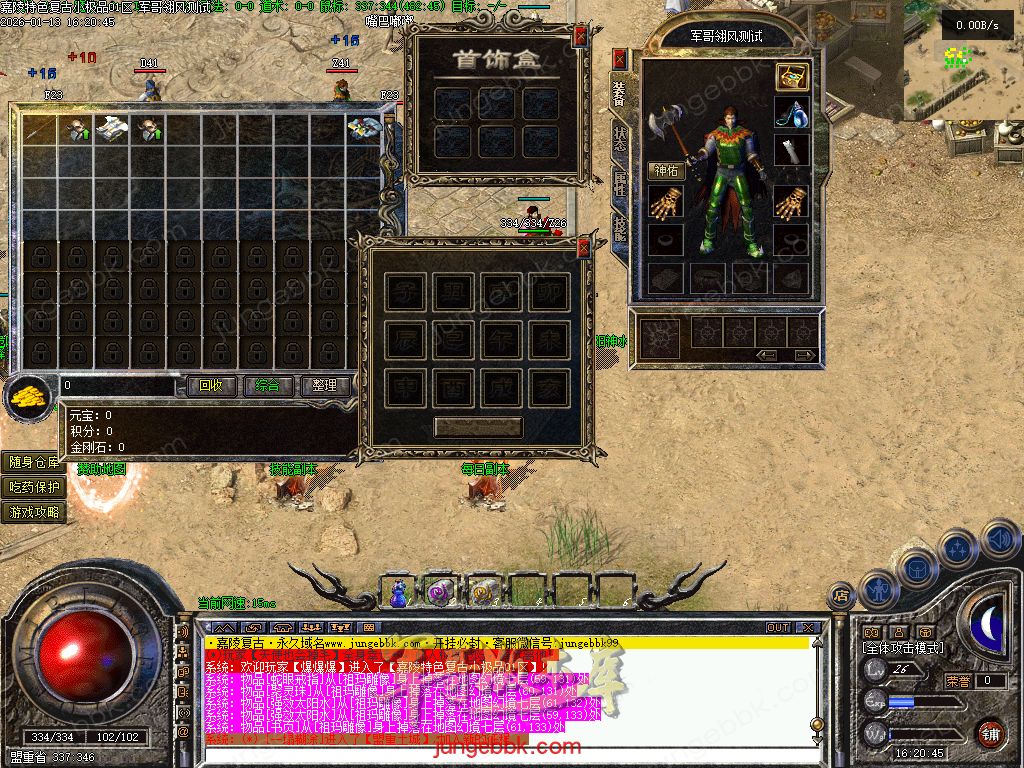This screenshot has width=1024, height=768.
Task: Open the 综合 button in the bag
Action: [x=267, y=385]
